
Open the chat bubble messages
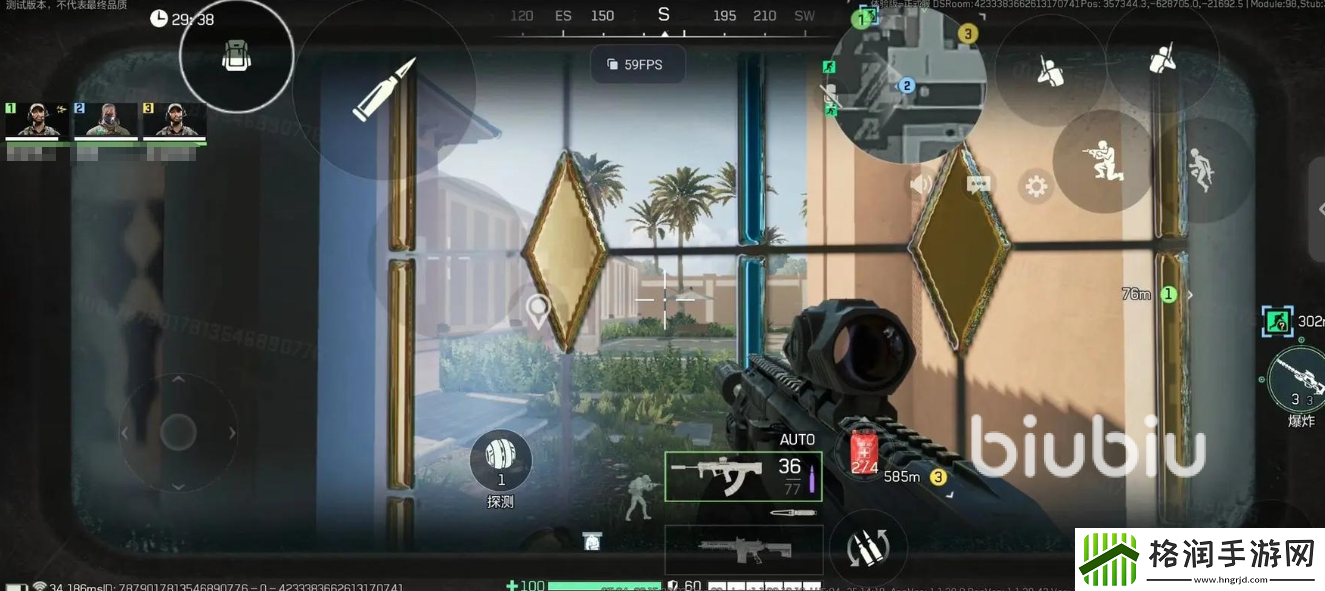(978, 185)
